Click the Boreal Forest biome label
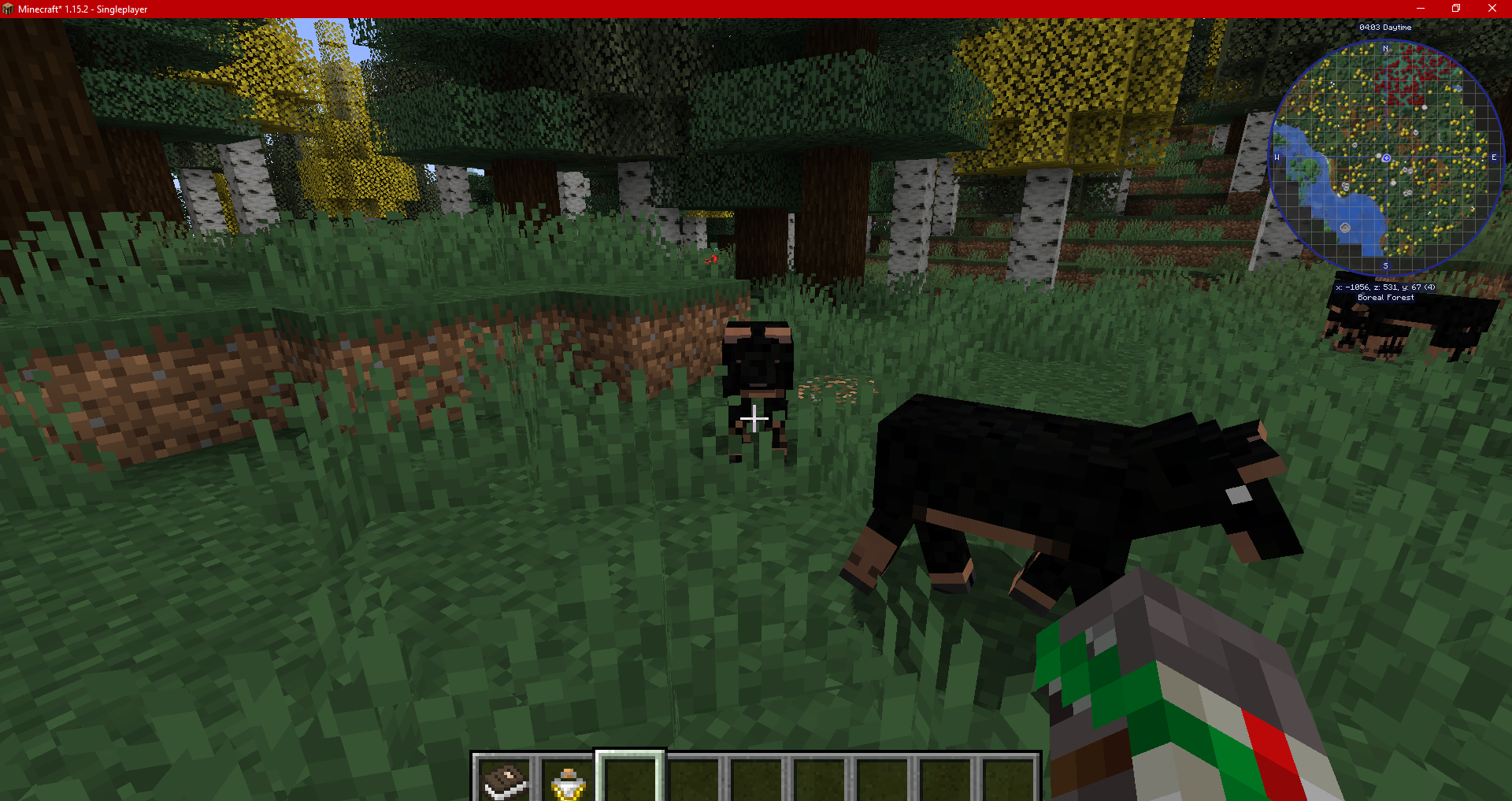1512x801 pixels. click(x=1386, y=297)
